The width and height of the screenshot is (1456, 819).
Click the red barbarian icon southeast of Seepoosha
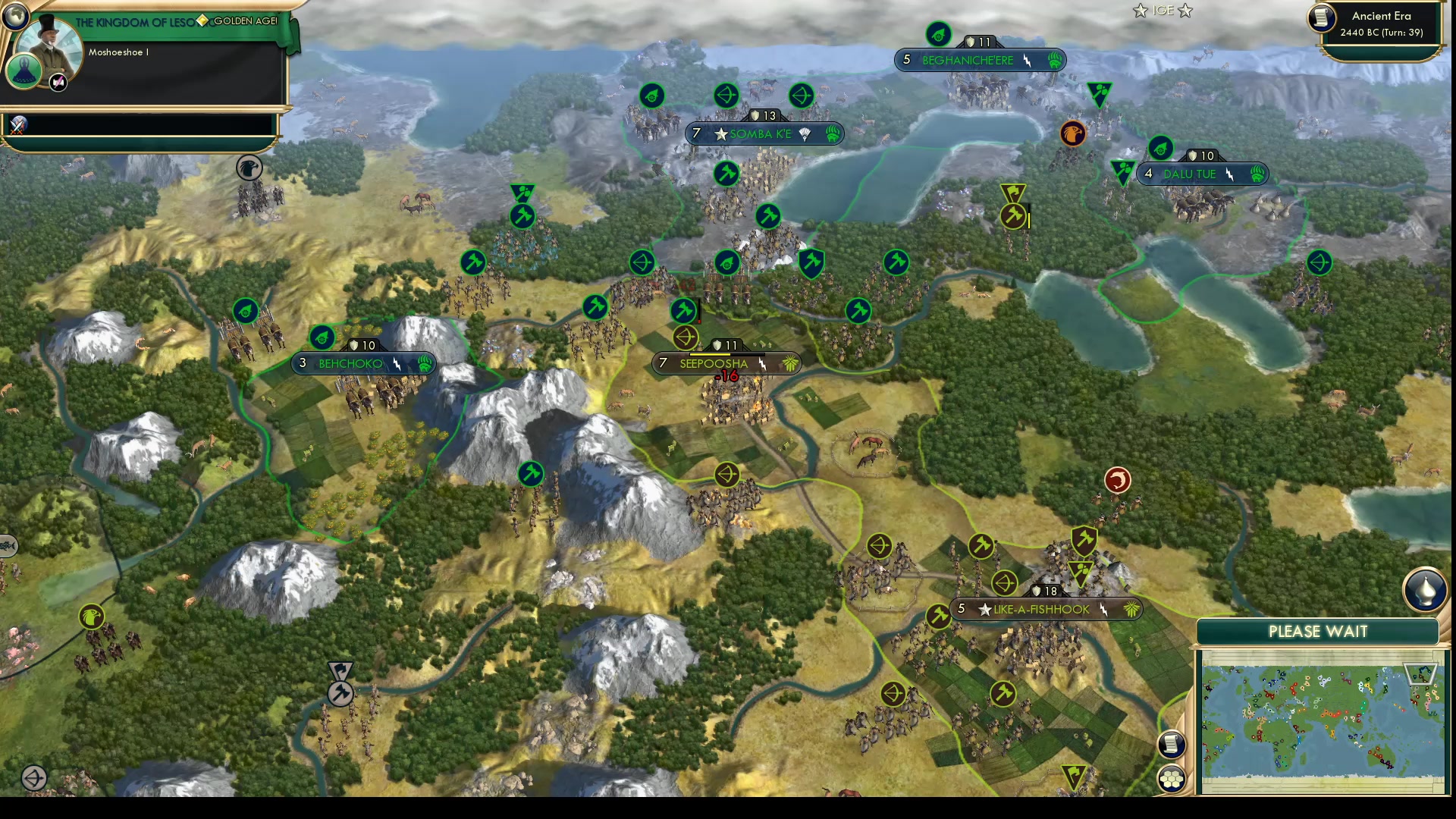pos(1118,480)
